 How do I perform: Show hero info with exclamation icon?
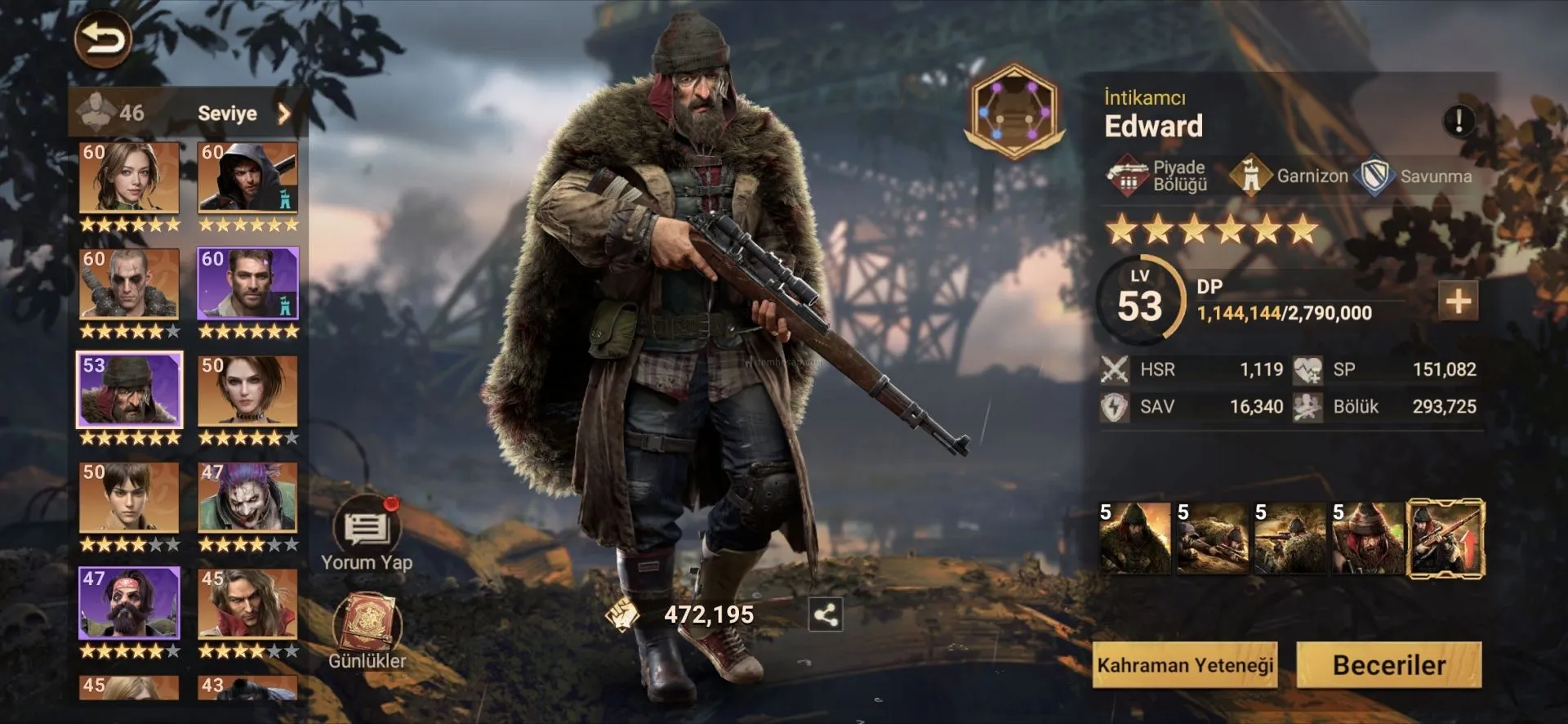coord(1459,121)
